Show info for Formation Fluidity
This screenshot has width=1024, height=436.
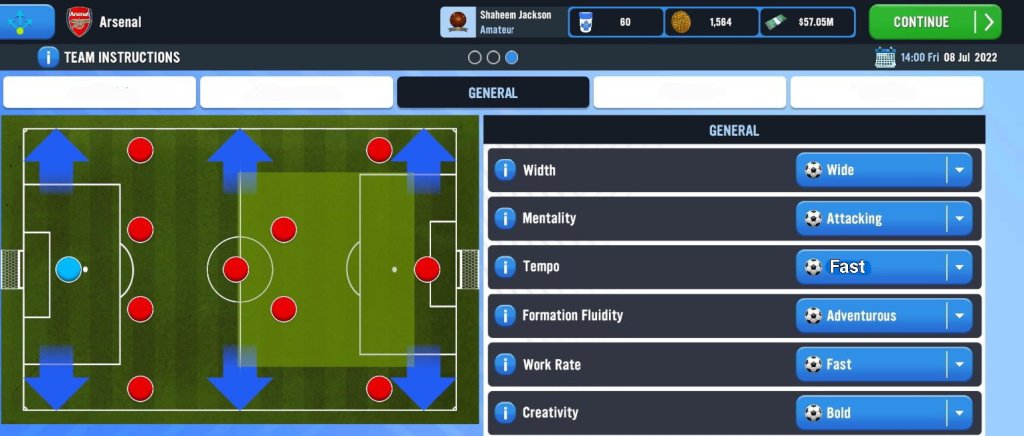pyautogui.click(x=505, y=316)
